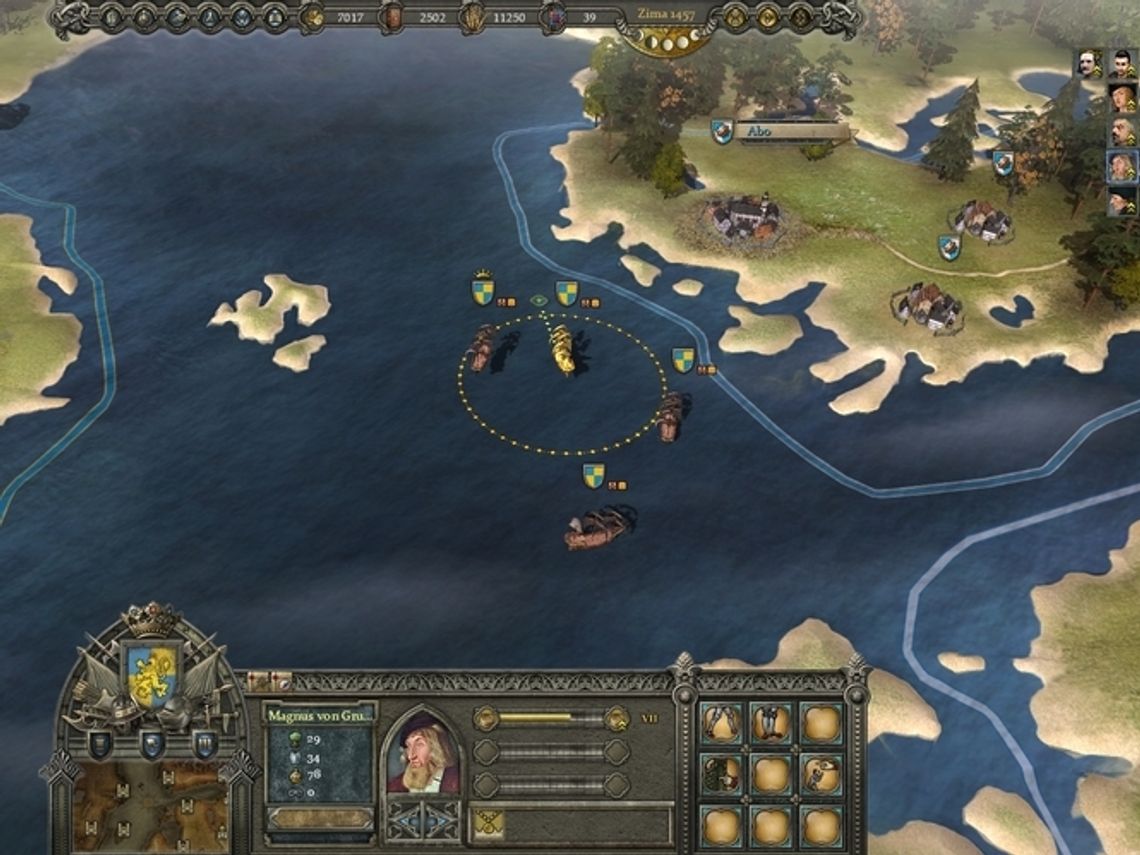Select the blue-framed highlighted portrait in the side list

(1121, 166)
